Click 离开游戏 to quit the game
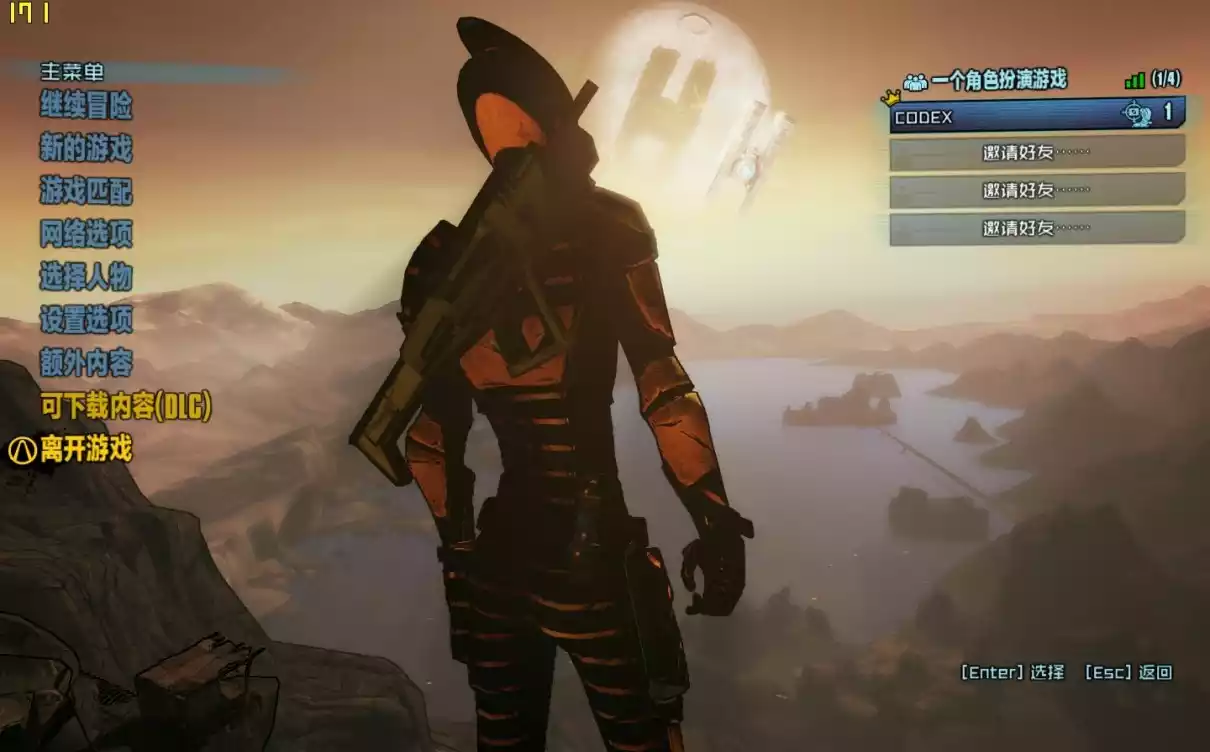 pyautogui.click(x=86, y=450)
